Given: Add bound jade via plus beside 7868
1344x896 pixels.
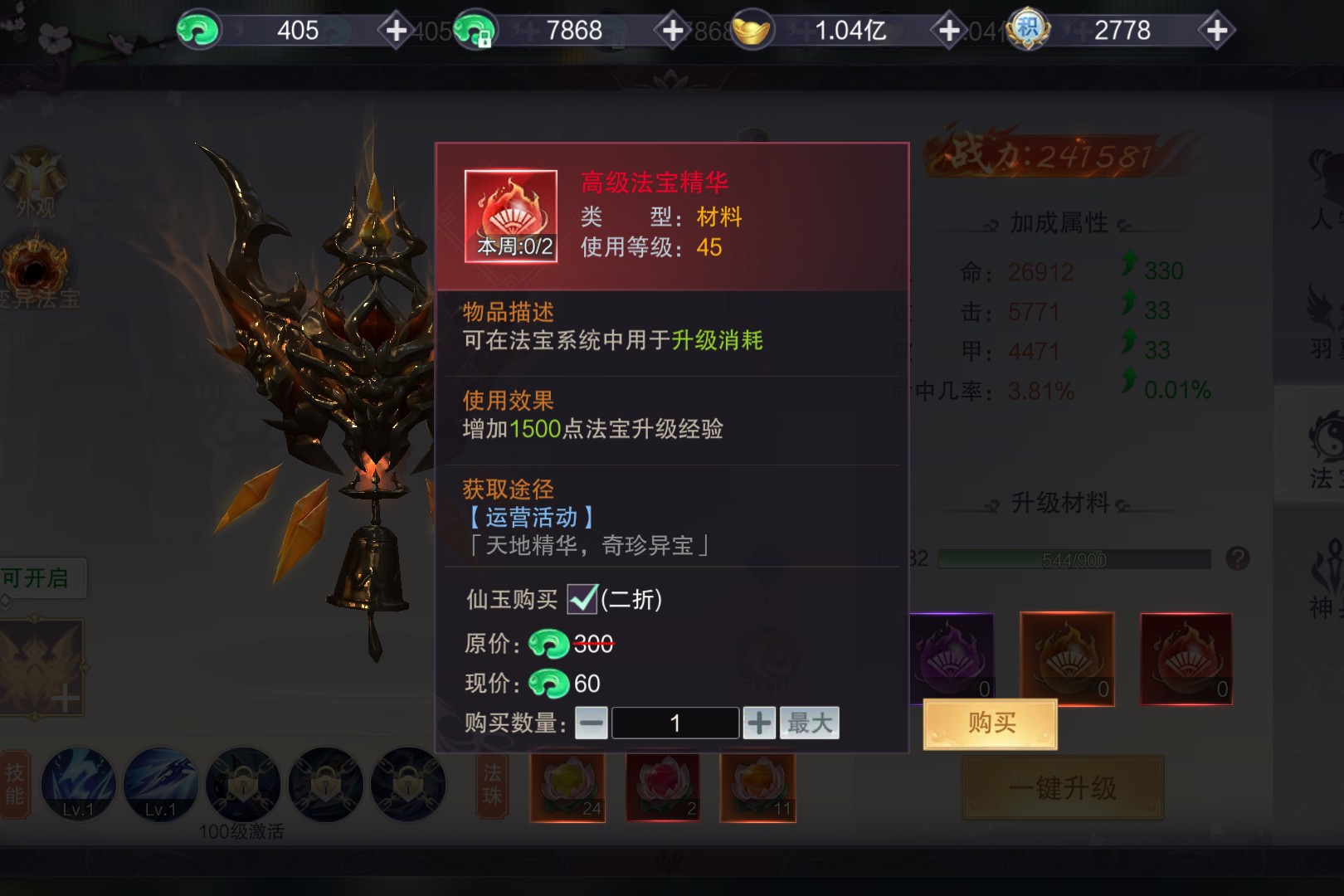Looking at the screenshot, I should [x=672, y=32].
